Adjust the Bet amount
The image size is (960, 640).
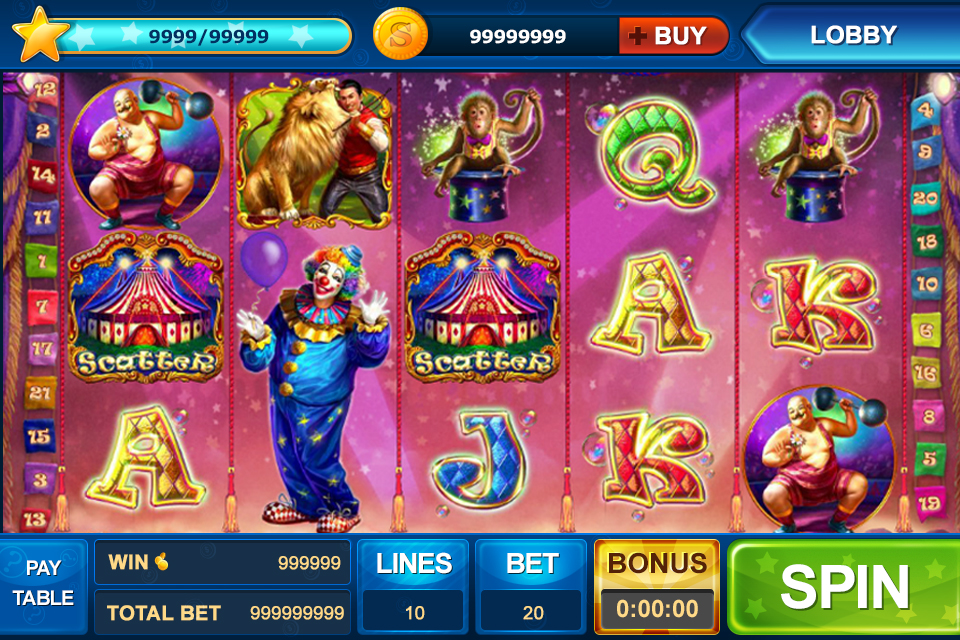[531, 588]
